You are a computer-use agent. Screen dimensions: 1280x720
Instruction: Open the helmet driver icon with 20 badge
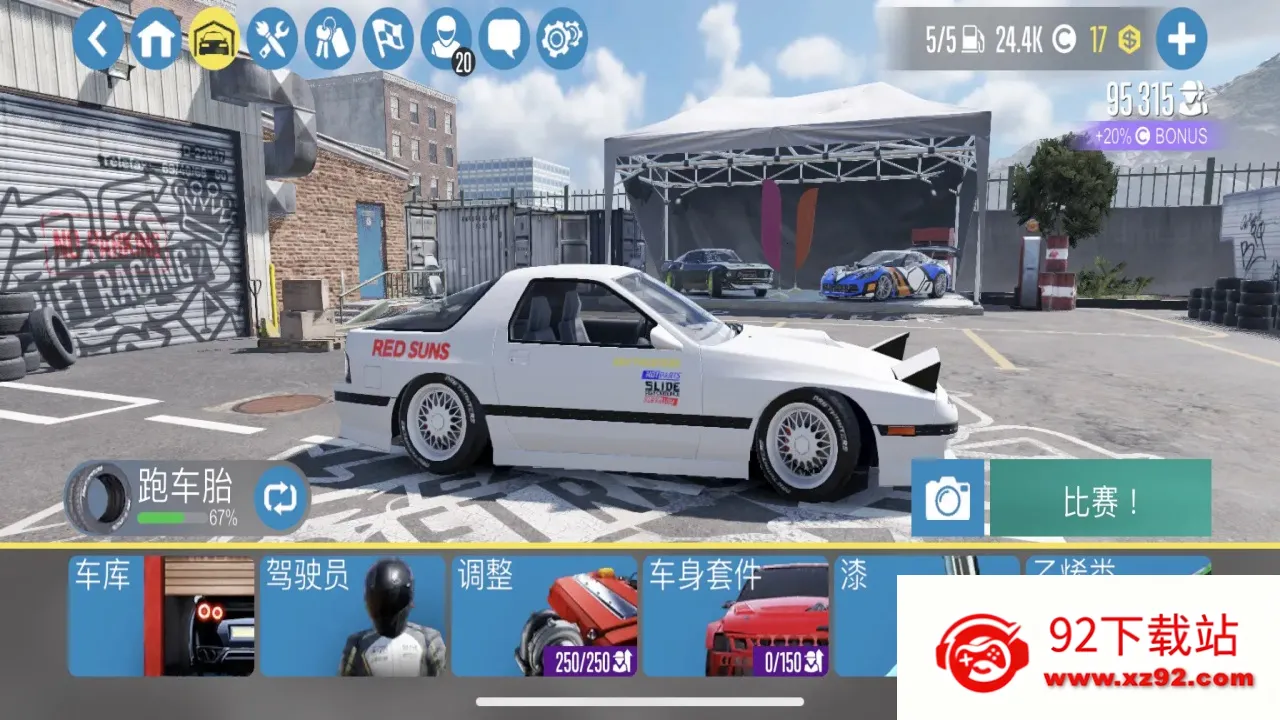(445, 41)
